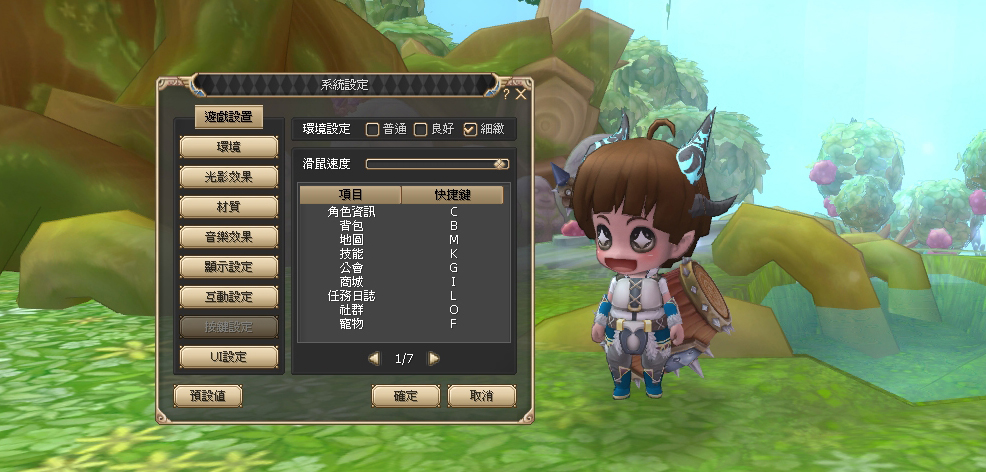986x472 pixels.
Task: Open the 光影效果 settings section
Action: tap(228, 177)
